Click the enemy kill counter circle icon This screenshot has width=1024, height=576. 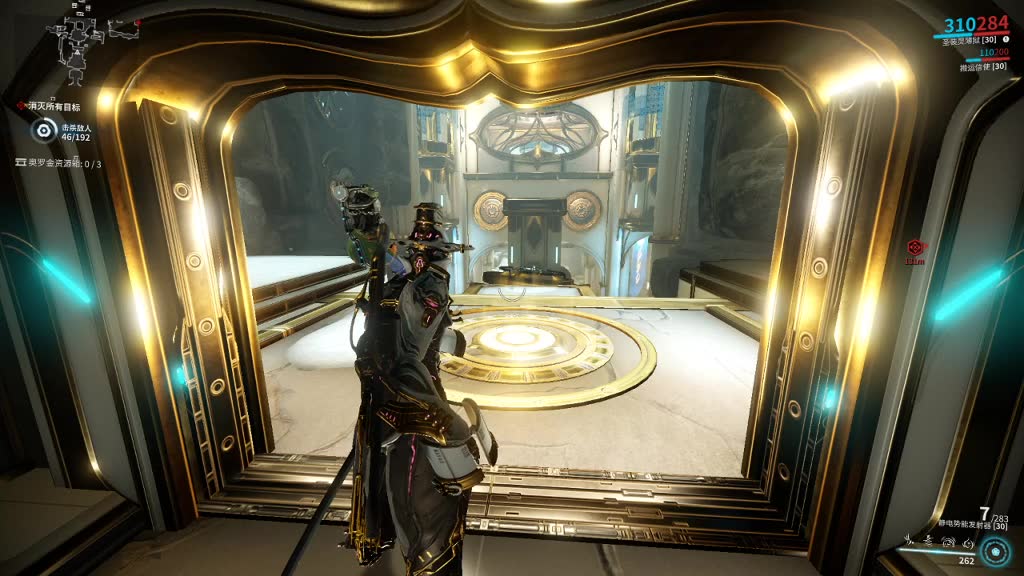43,130
